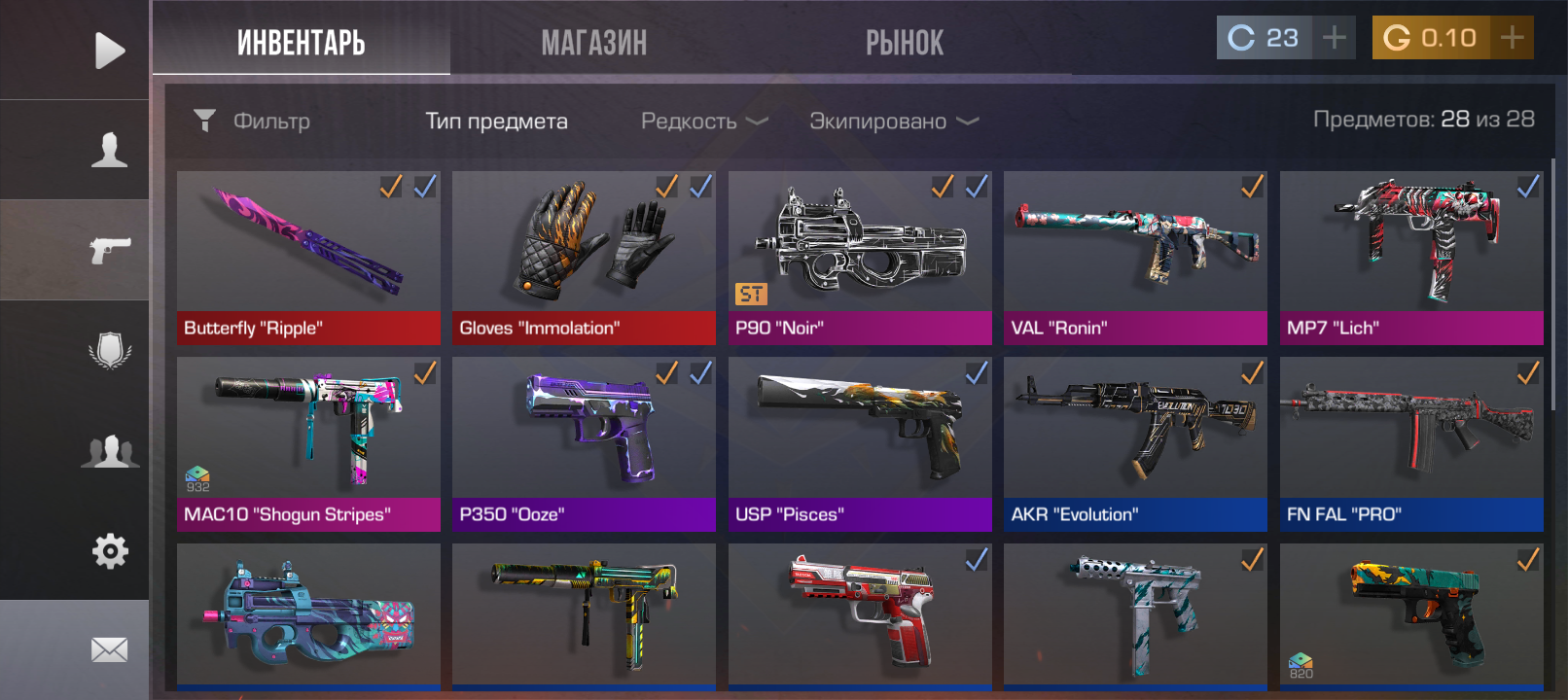Open the friends group icon
This screenshot has width=1568, height=700.
pos(109,452)
